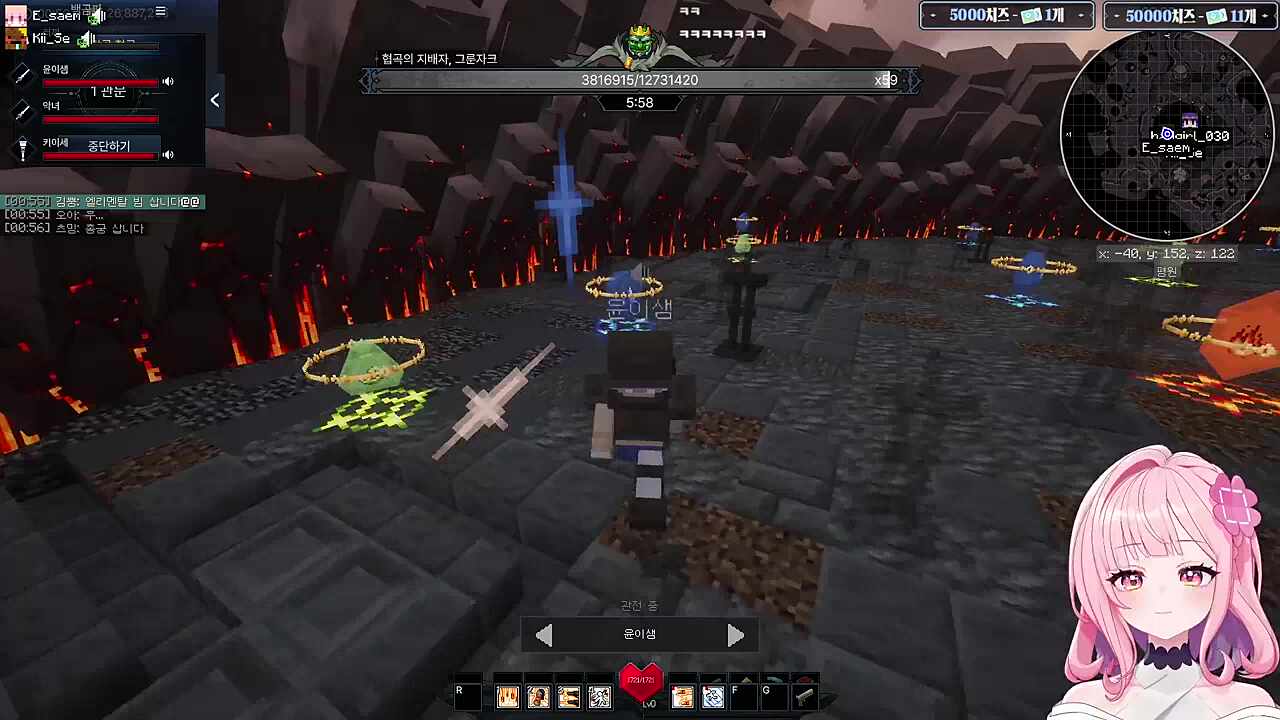The height and width of the screenshot is (720, 1280).
Task: Select the pistol slot in the hotbar
Action: pos(805,697)
